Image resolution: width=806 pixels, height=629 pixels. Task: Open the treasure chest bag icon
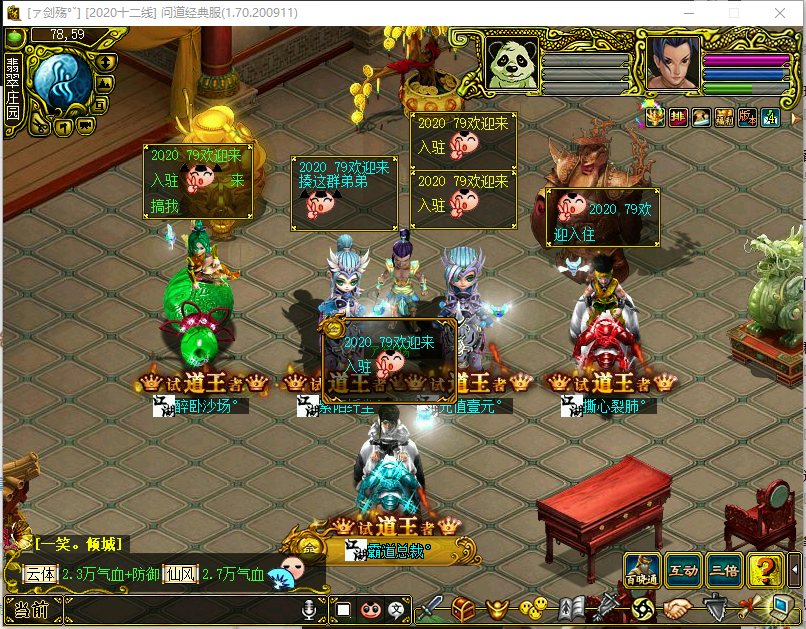463,607
